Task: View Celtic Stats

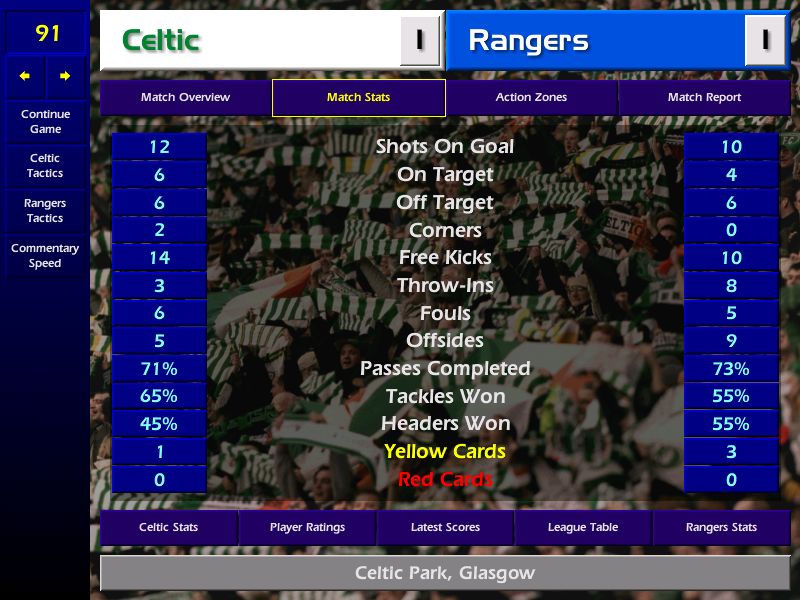Action: (x=168, y=527)
